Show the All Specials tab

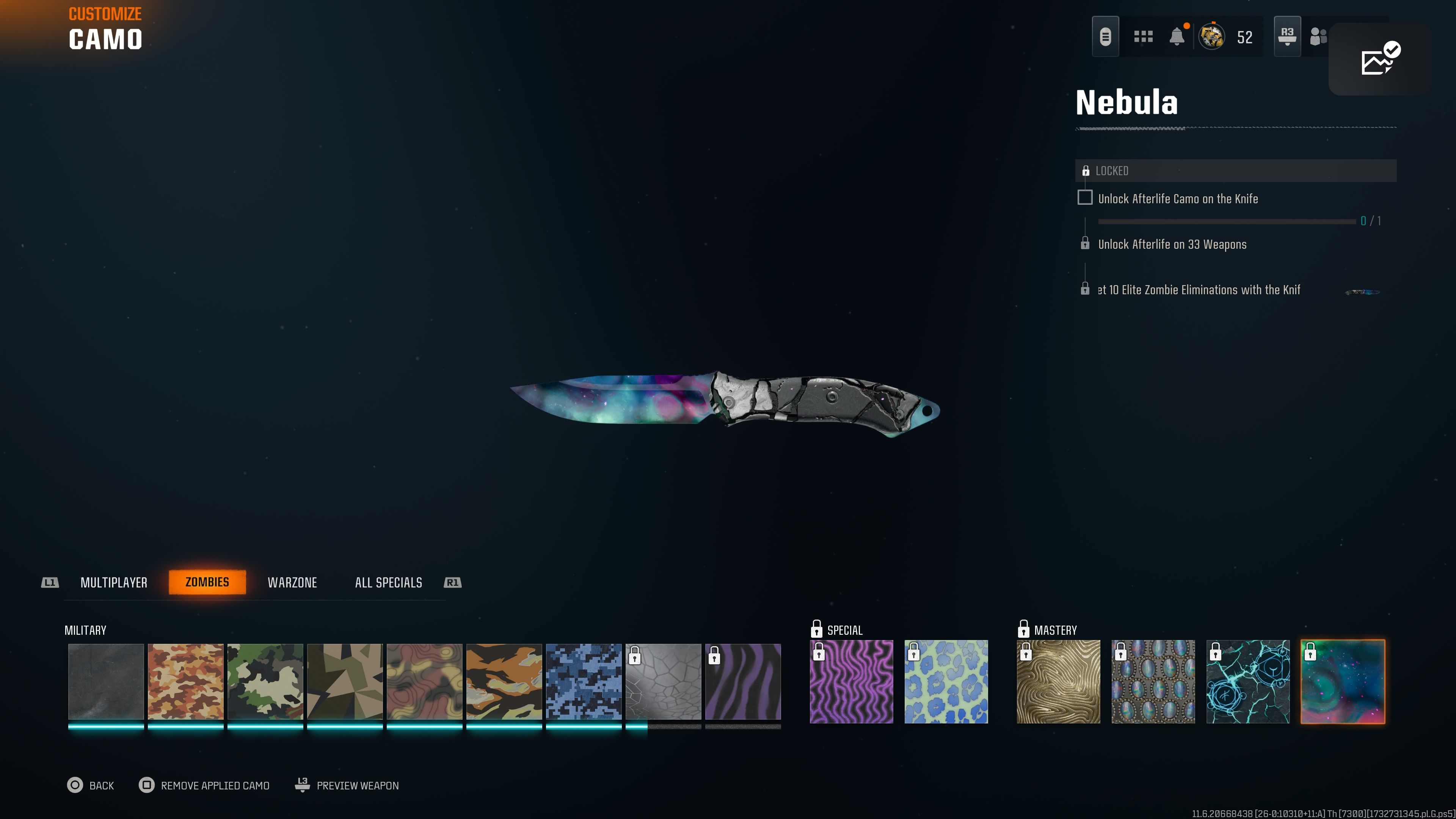(388, 582)
